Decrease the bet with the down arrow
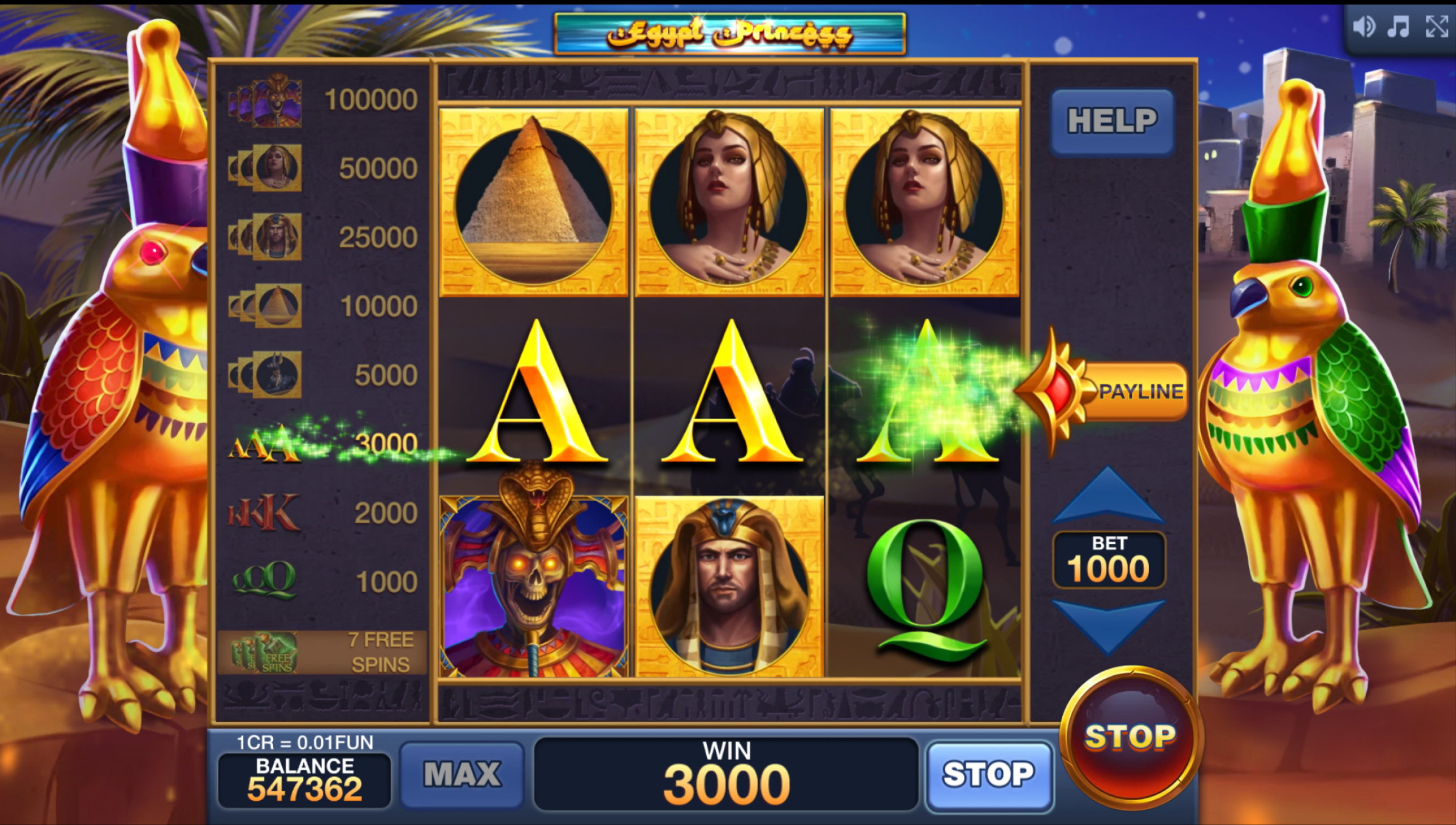Screen dimensions: 1456x825 coord(1108,624)
